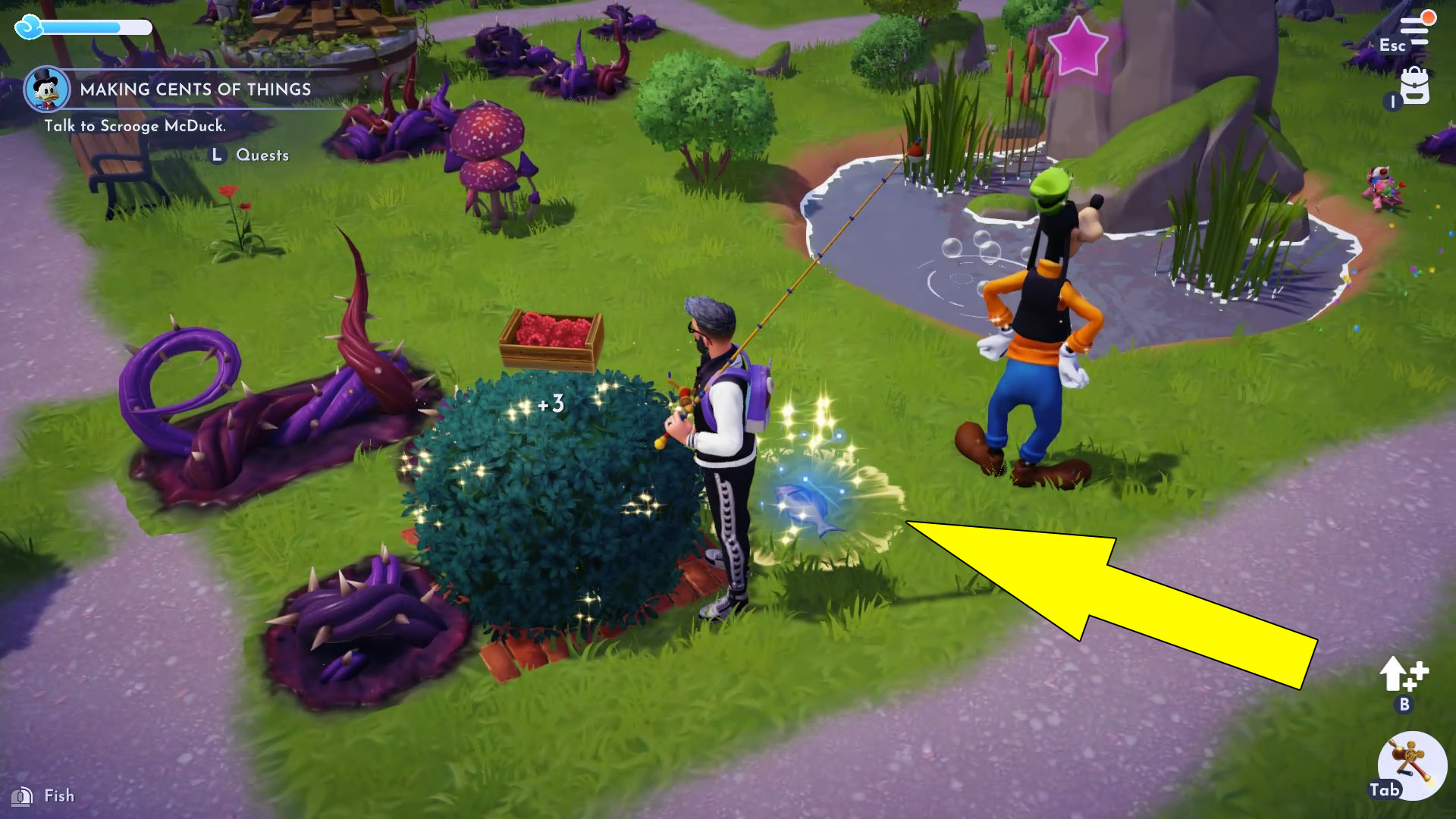Click the quest objective Talk to Scrooge McDuck
The width and height of the screenshot is (1456, 819).
click(136, 127)
